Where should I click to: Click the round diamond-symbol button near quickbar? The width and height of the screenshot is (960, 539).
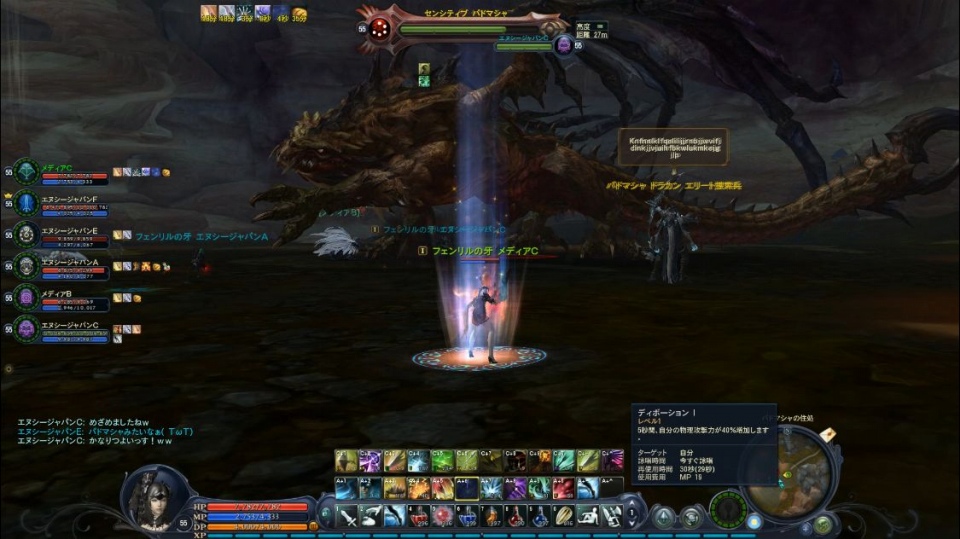point(663,517)
